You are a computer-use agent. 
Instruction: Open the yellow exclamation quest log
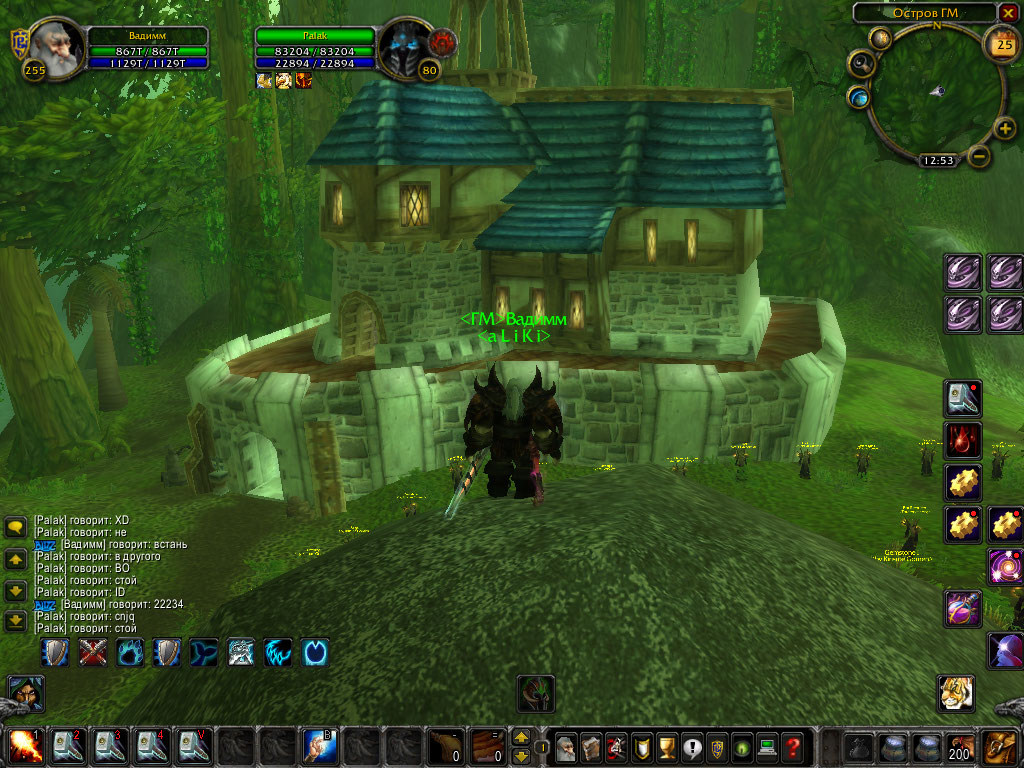(692, 746)
